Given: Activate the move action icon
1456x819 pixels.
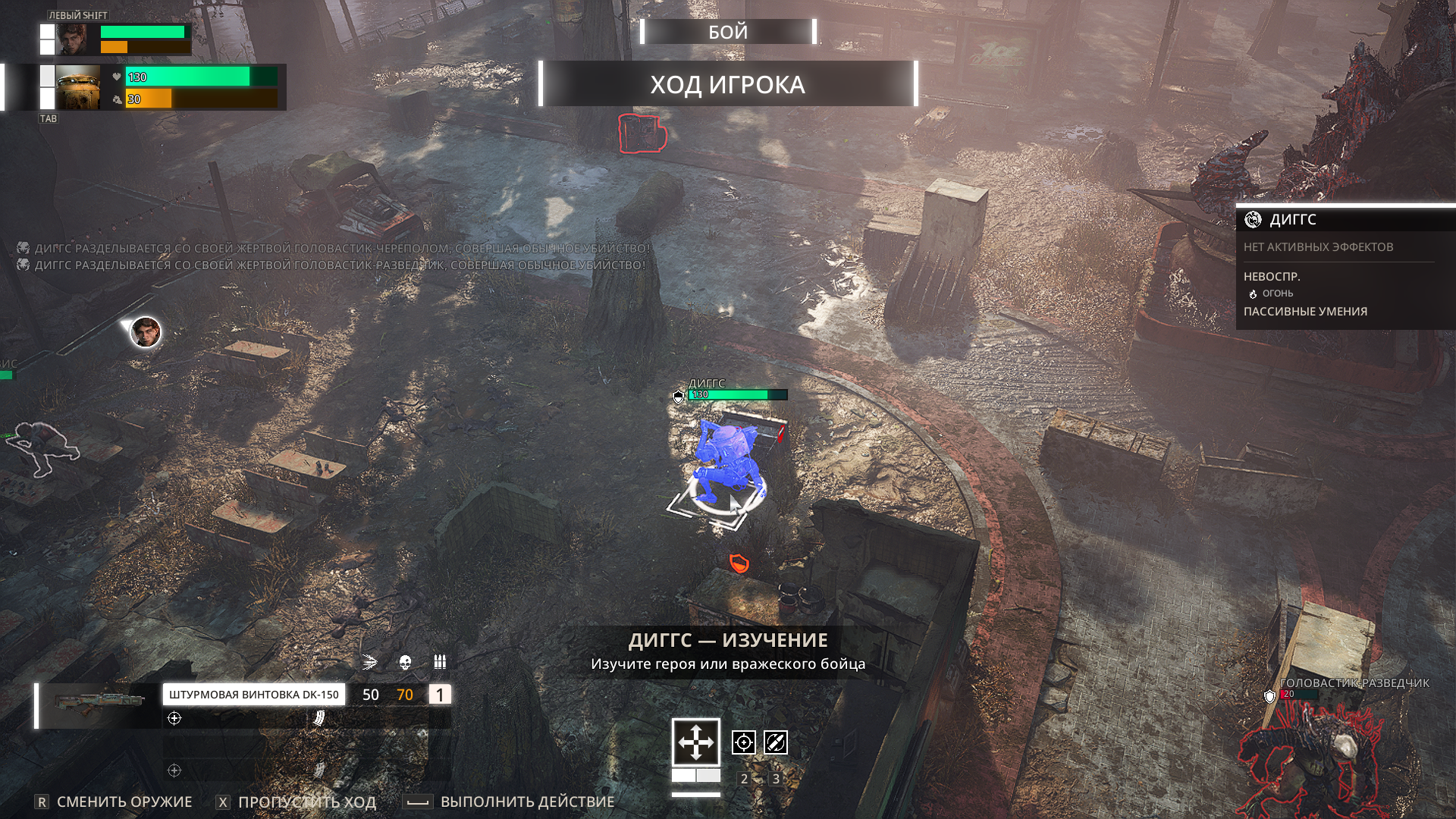Looking at the screenshot, I should point(695,742).
